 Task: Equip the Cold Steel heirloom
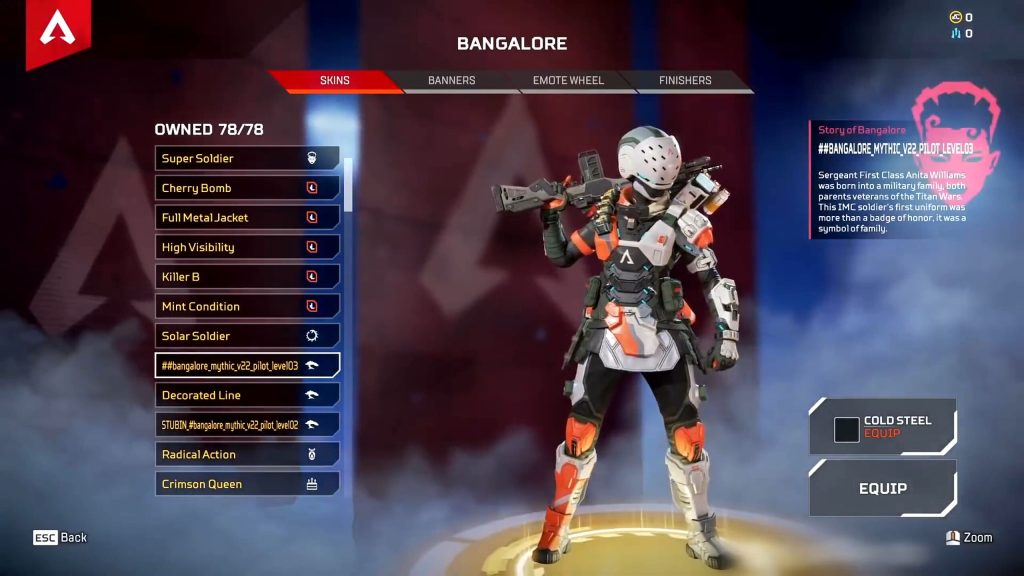pyautogui.click(x=882, y=427)
